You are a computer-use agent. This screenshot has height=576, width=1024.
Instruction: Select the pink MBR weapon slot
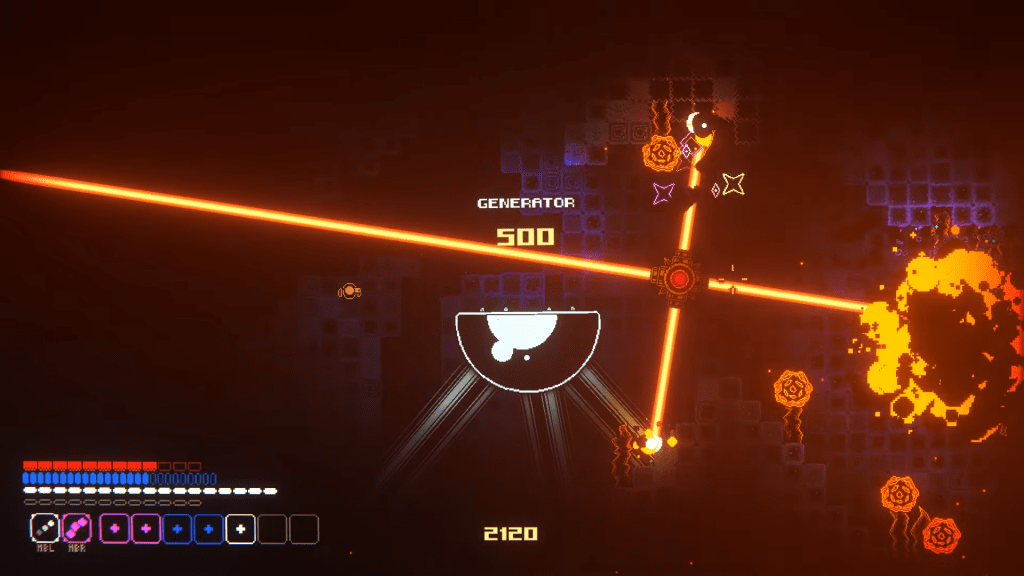77,528
